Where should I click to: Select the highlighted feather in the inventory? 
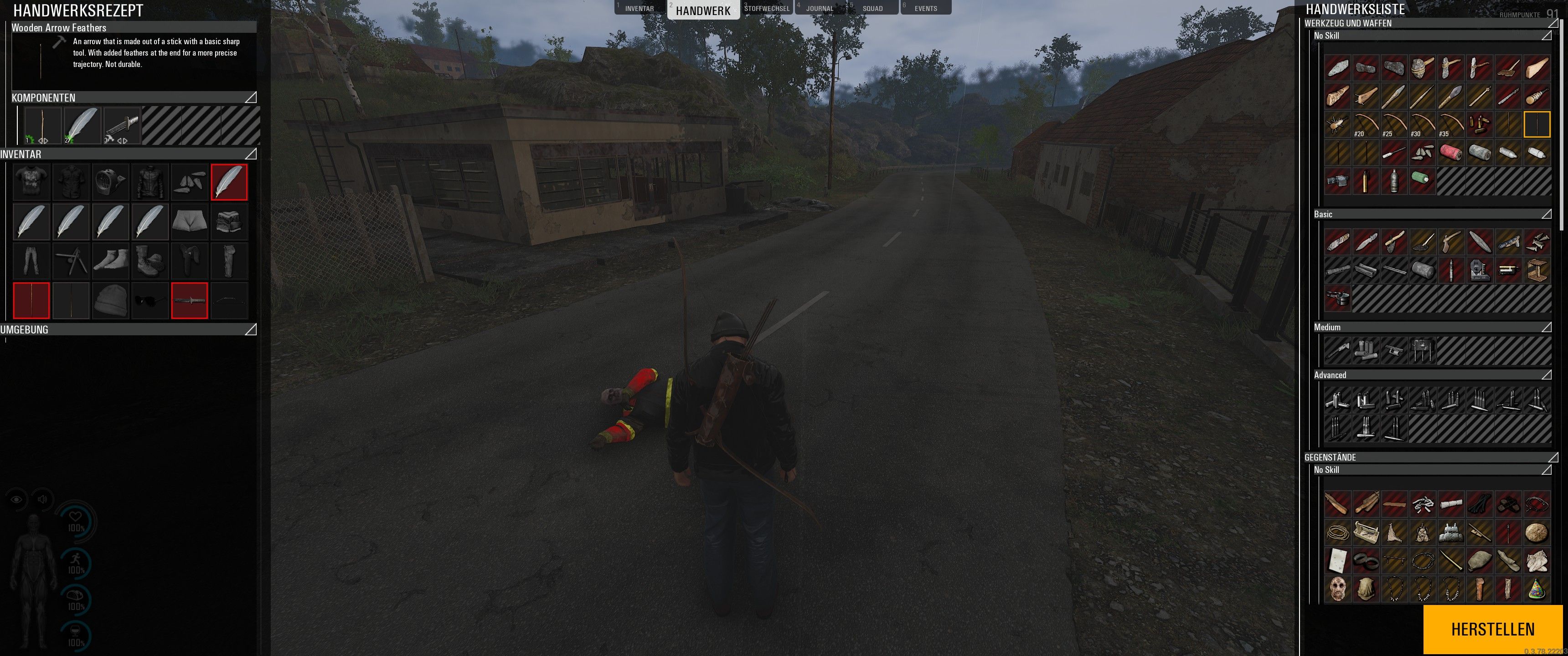point(229,182)
